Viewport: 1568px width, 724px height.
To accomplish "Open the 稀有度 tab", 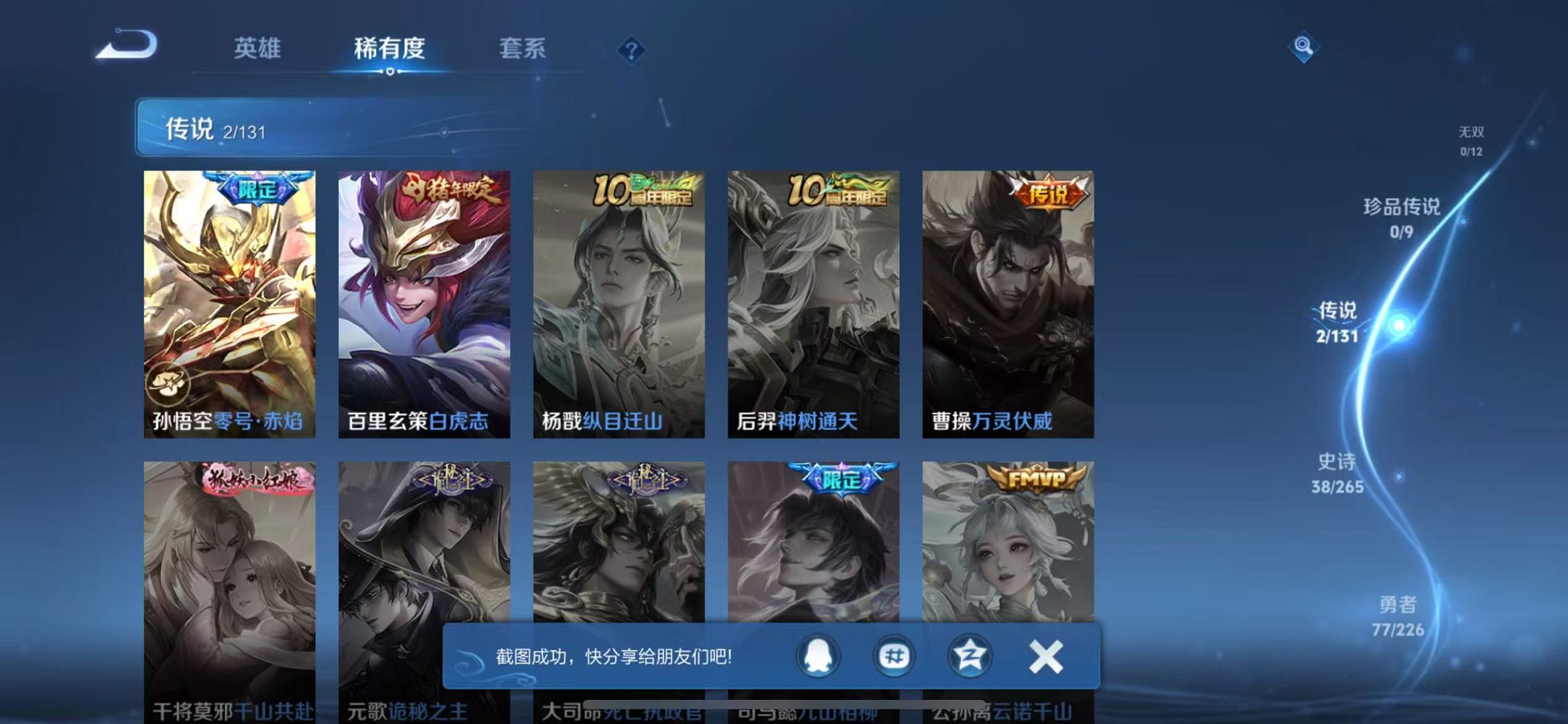I will pyautogui.click(x=390, y=48).
